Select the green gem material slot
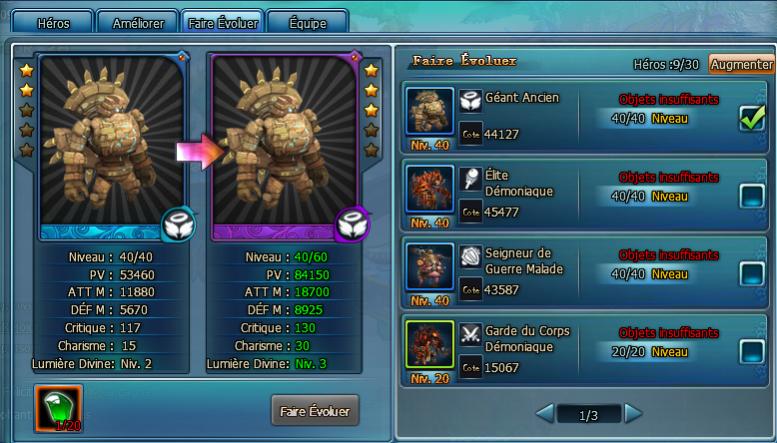Screen dimensions: 777x443 coord(60,409)
